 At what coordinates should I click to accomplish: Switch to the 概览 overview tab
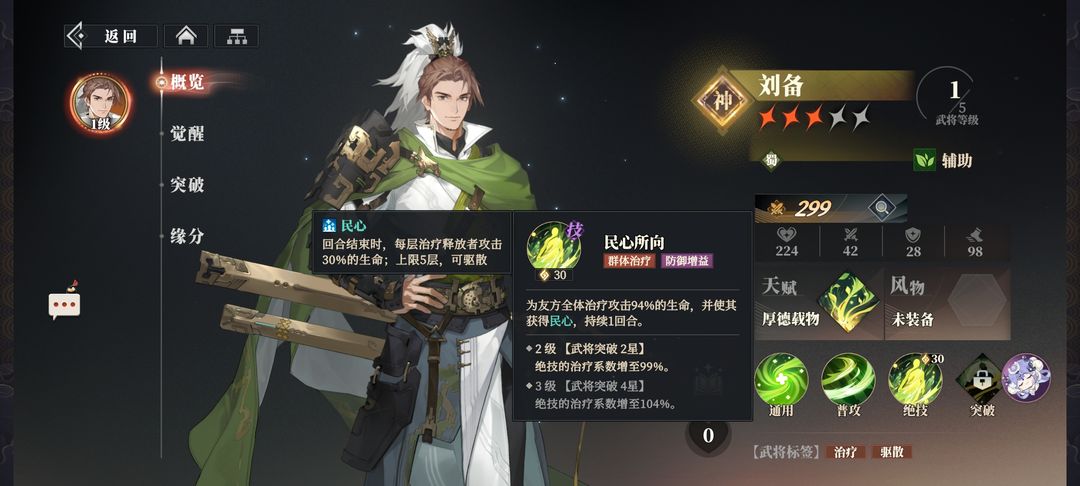(x=187, y=82)
